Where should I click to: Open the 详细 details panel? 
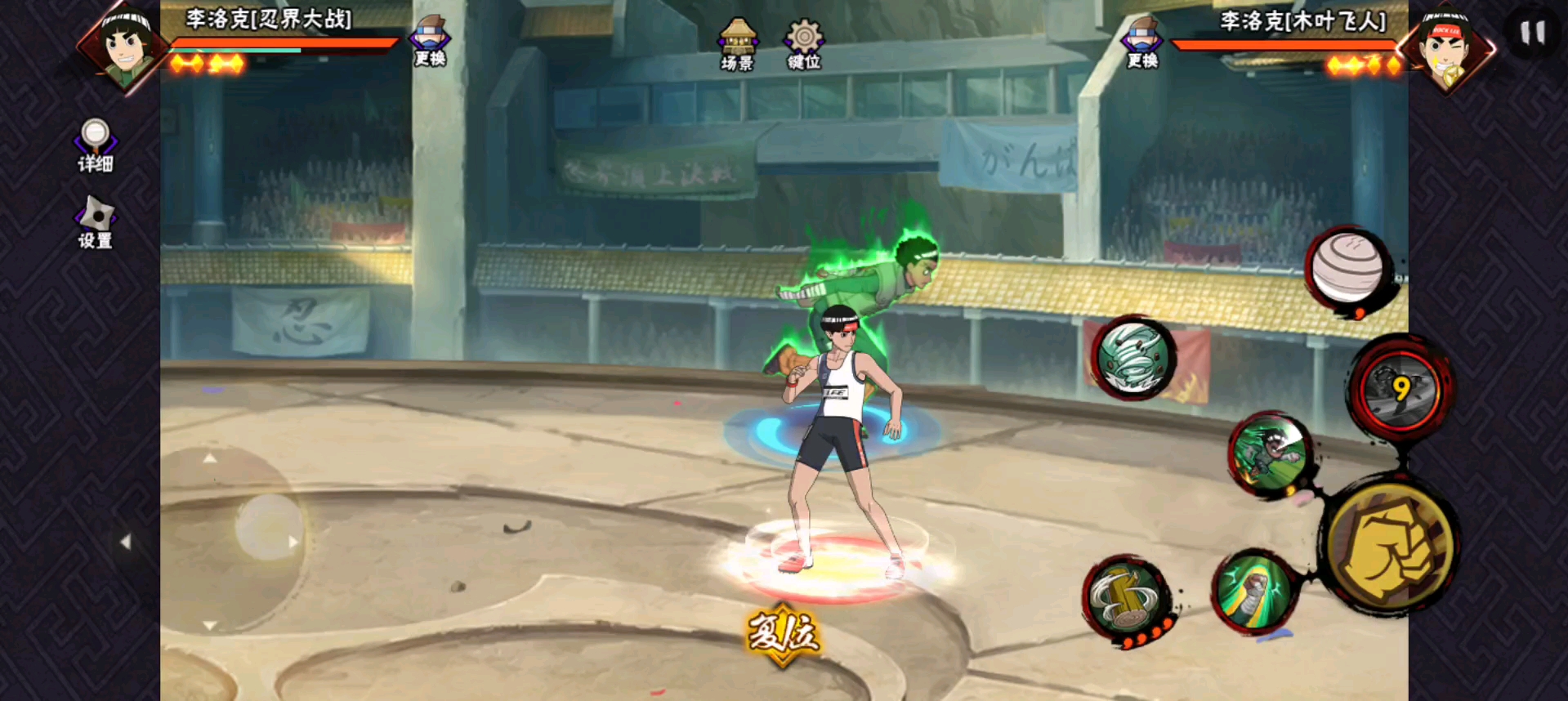point(95,145)
